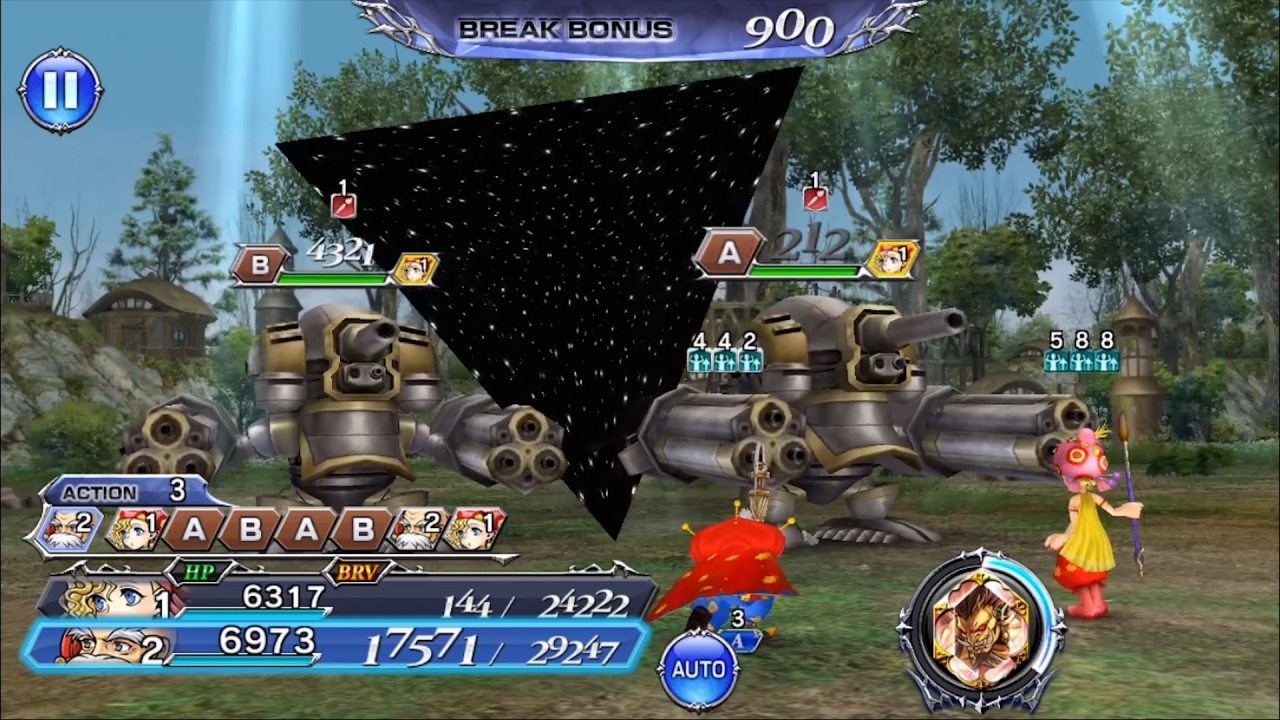Tap the last 'B' attack tile in the turn order
Image resolution: width=1280 pixels, height=720 pixels.
coord(362,527)
